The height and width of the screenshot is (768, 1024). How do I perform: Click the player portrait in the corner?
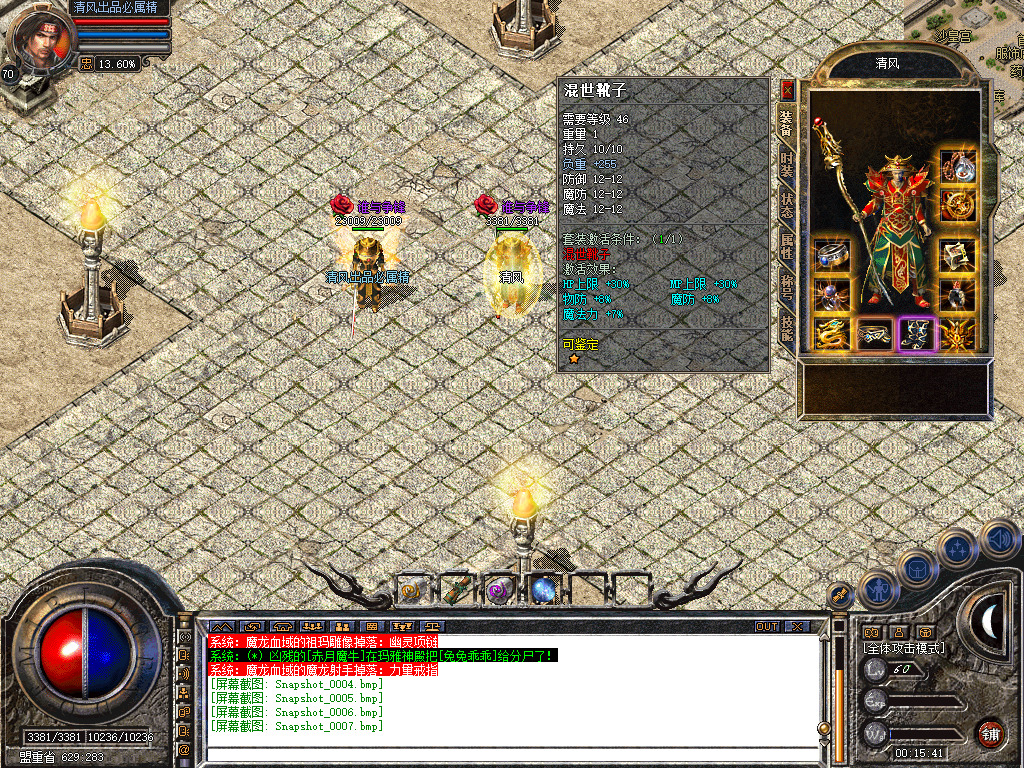pos(40,40)
